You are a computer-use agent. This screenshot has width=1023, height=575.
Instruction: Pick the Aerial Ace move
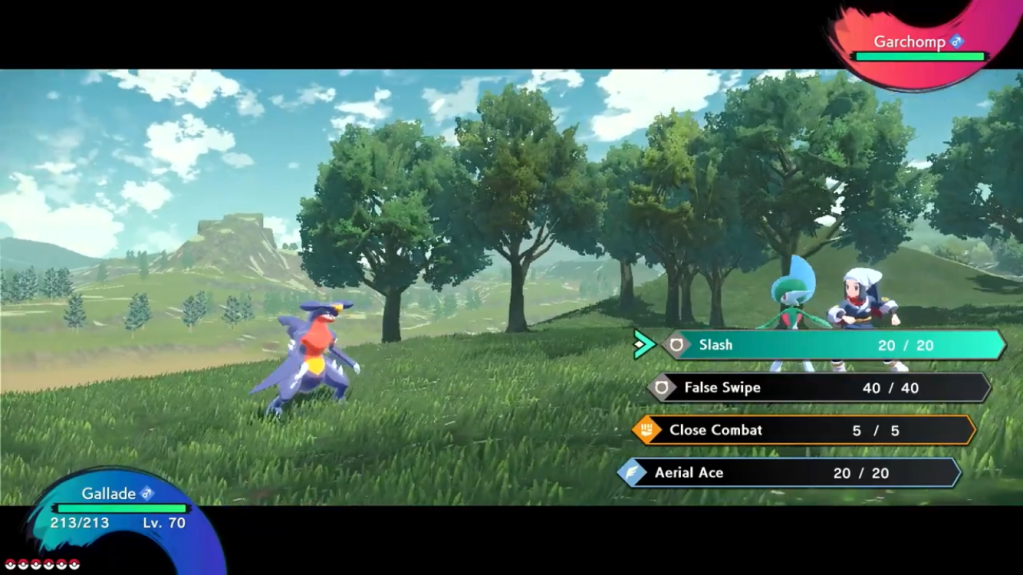coord(789,473)
